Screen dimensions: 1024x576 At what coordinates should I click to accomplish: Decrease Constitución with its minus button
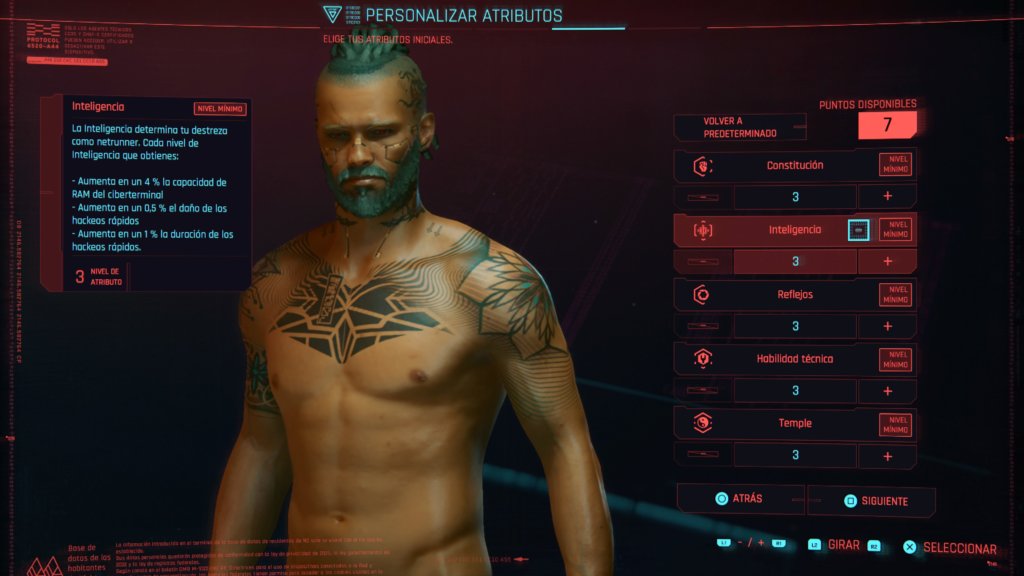[x=703, y=197]
